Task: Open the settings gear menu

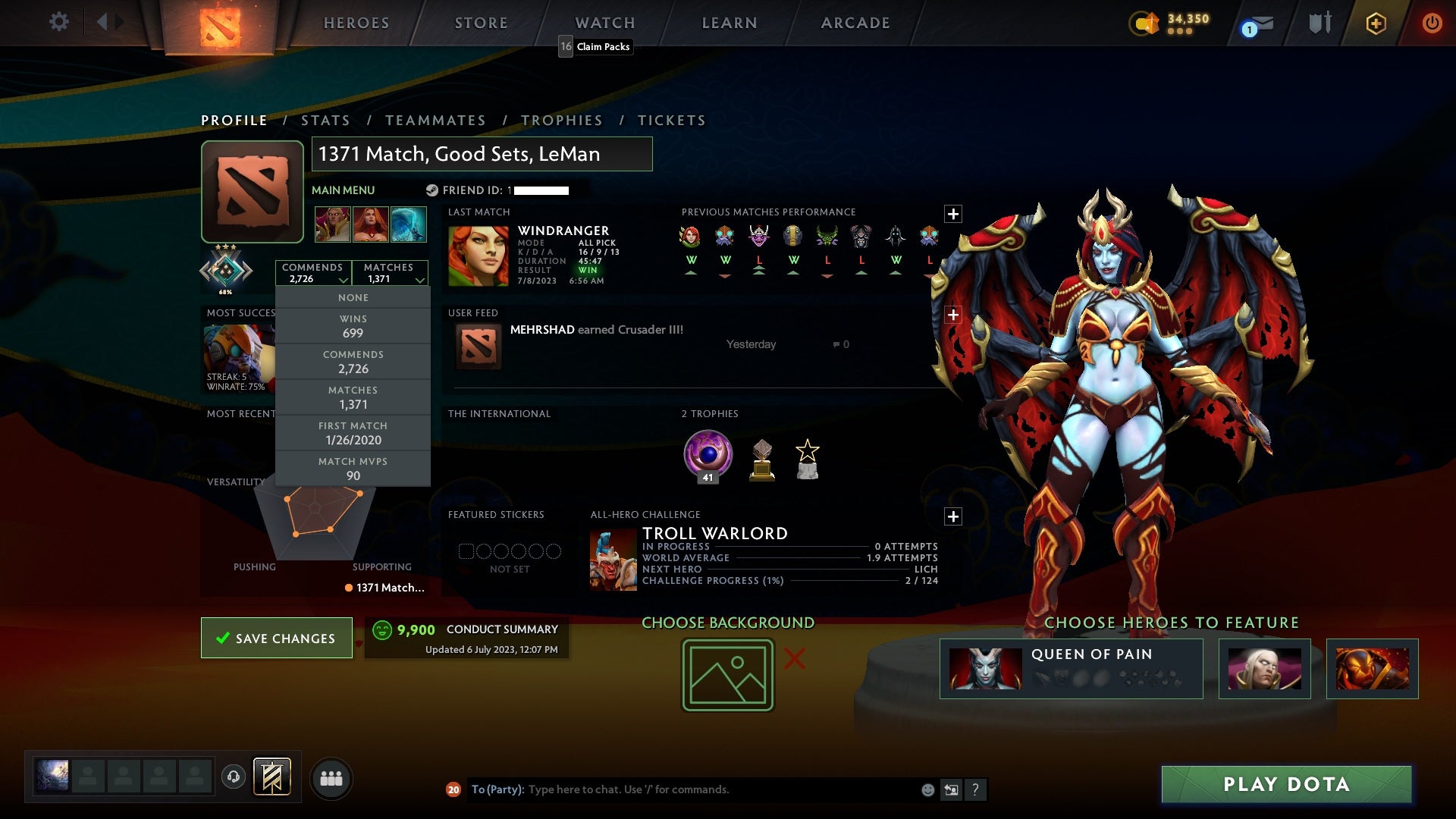Action: pos(59,22)
